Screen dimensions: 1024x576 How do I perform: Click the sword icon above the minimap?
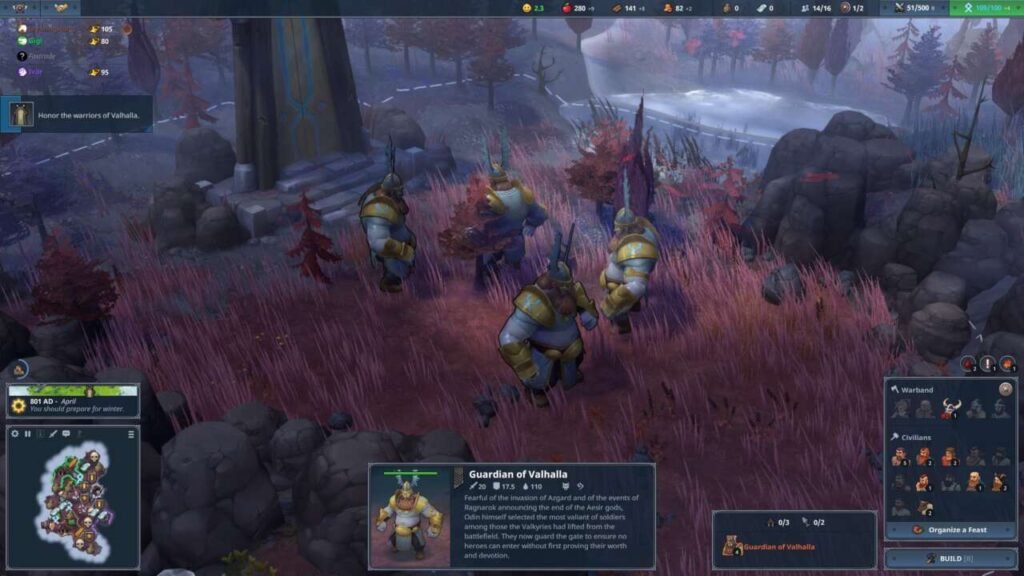point(53,434)
